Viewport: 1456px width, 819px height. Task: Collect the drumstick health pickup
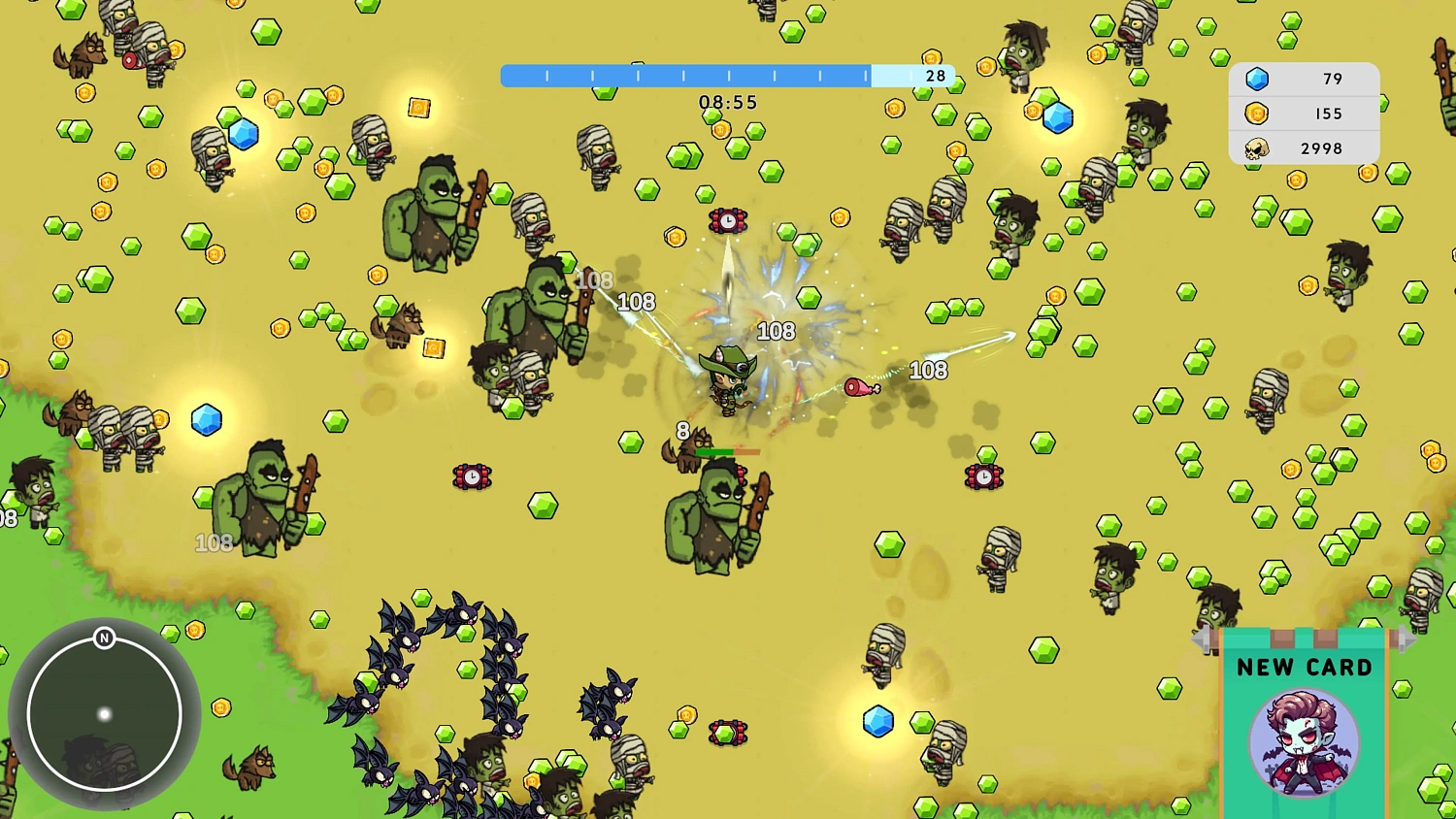(862, 389)
